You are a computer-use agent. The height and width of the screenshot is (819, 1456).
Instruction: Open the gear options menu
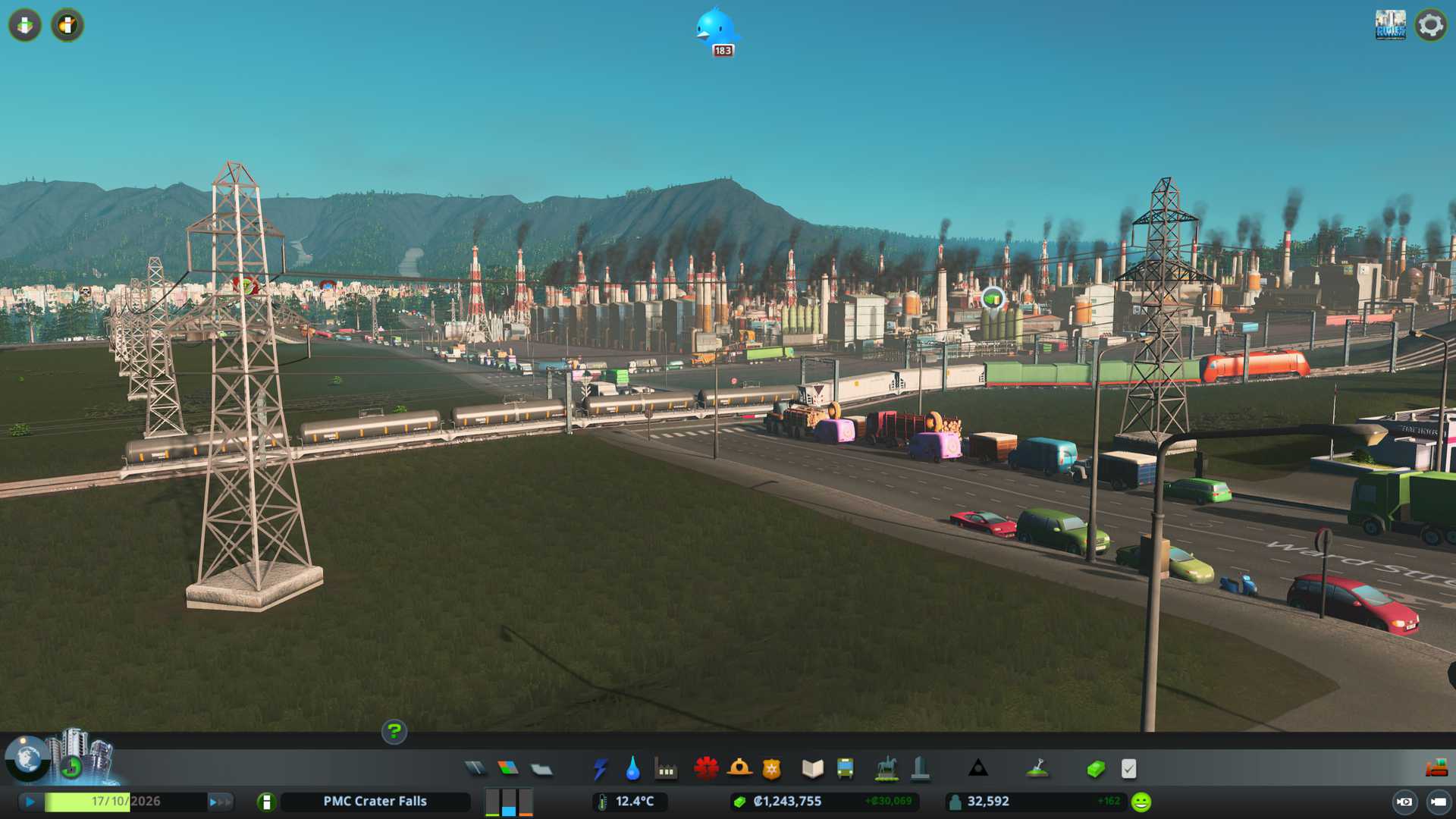(x=1430, y=25)
